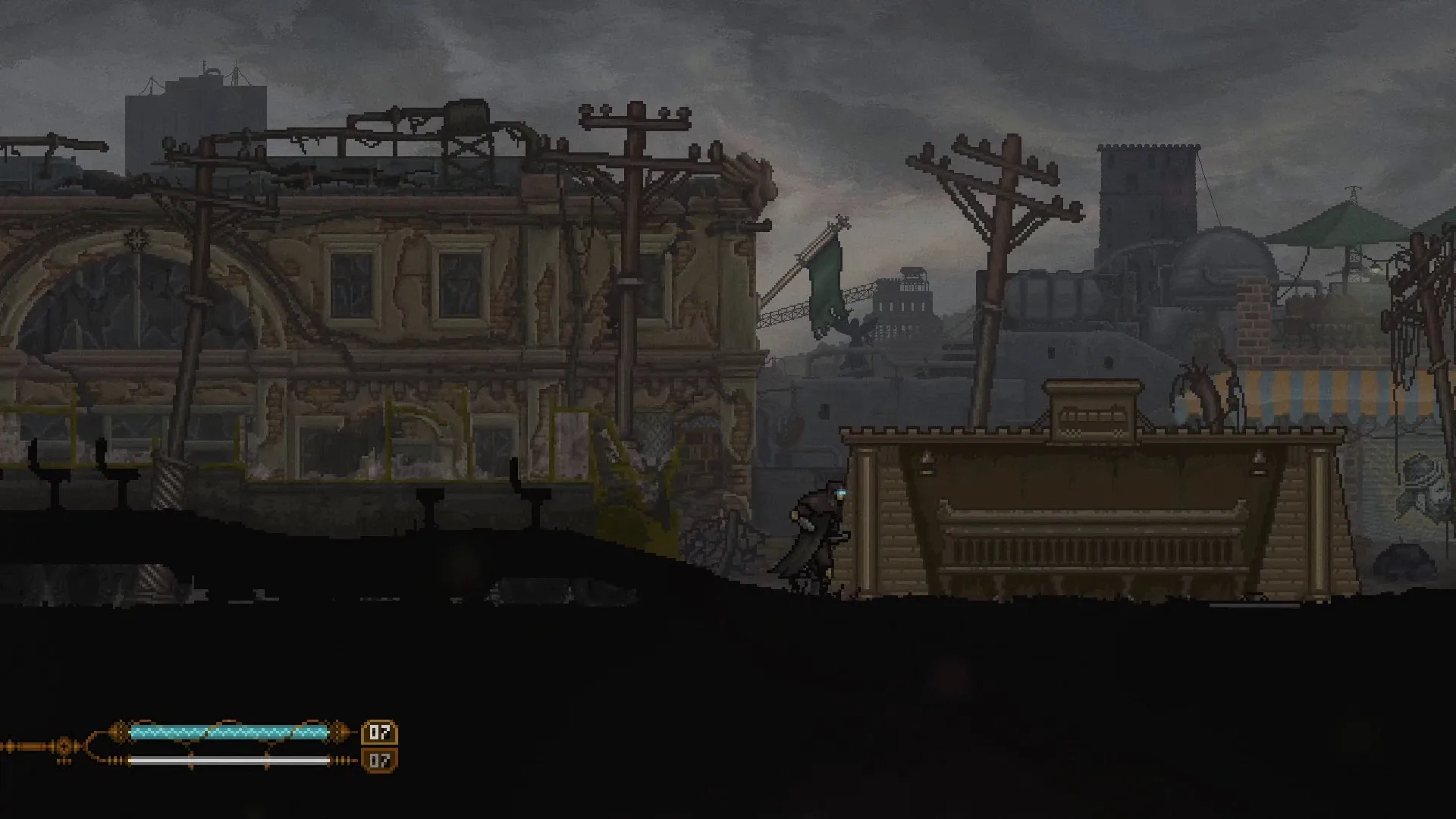1456x819 pixels.
Task: Click the railing balustrade on the fortification
Action: pos(1092,551)
